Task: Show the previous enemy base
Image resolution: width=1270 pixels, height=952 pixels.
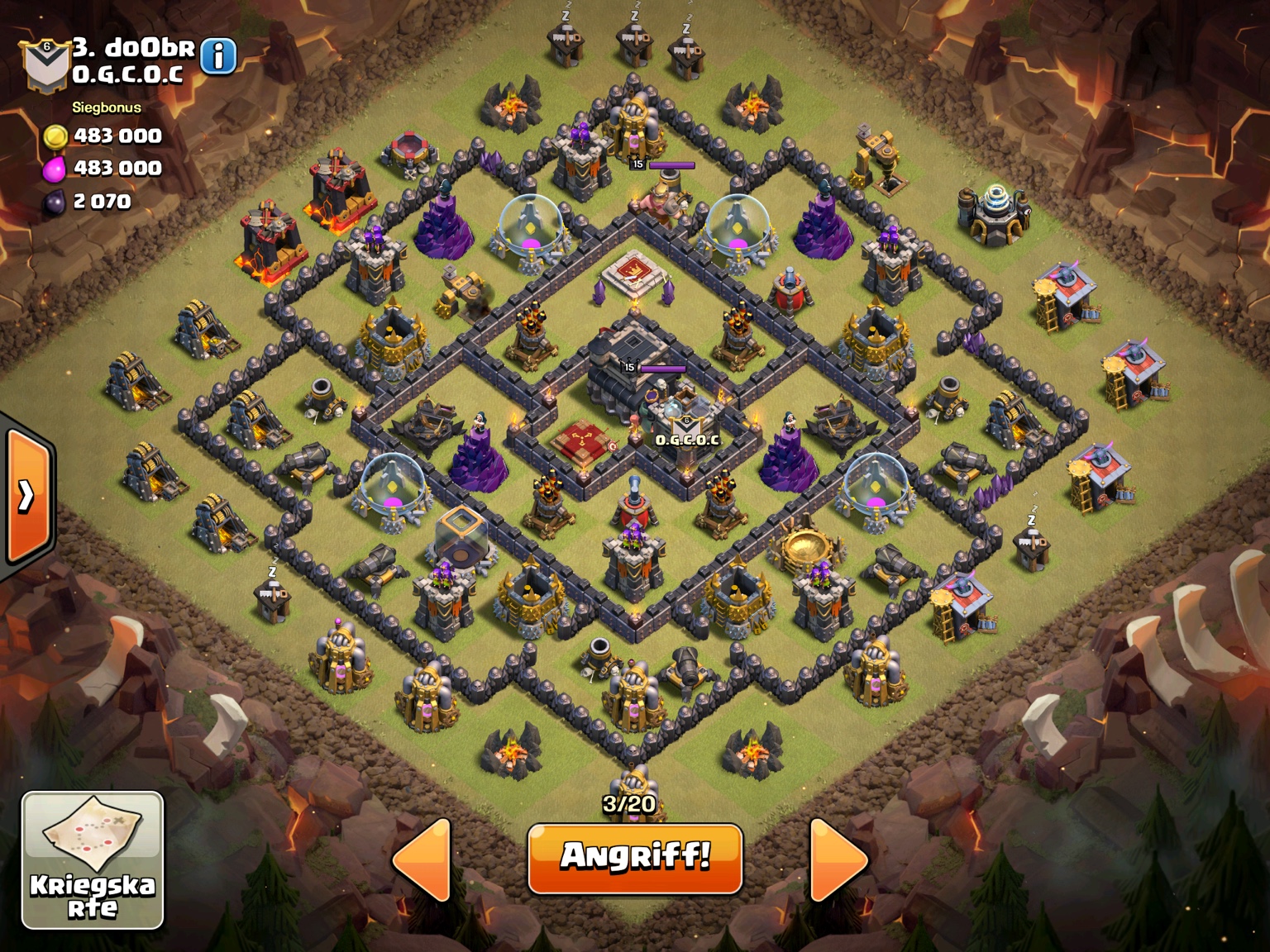Action: (423, 859)
